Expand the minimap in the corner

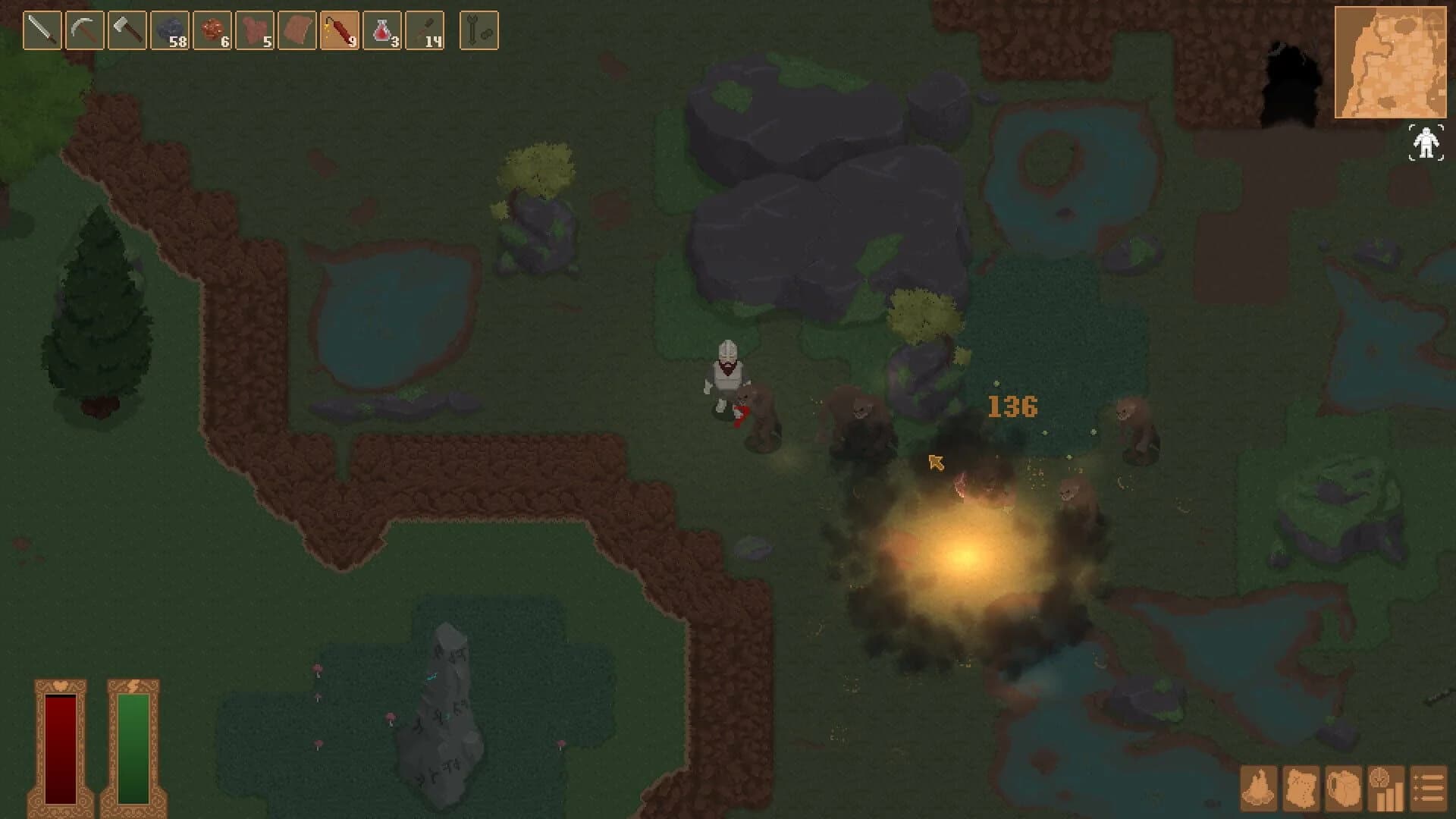[x=1392, y=61]
